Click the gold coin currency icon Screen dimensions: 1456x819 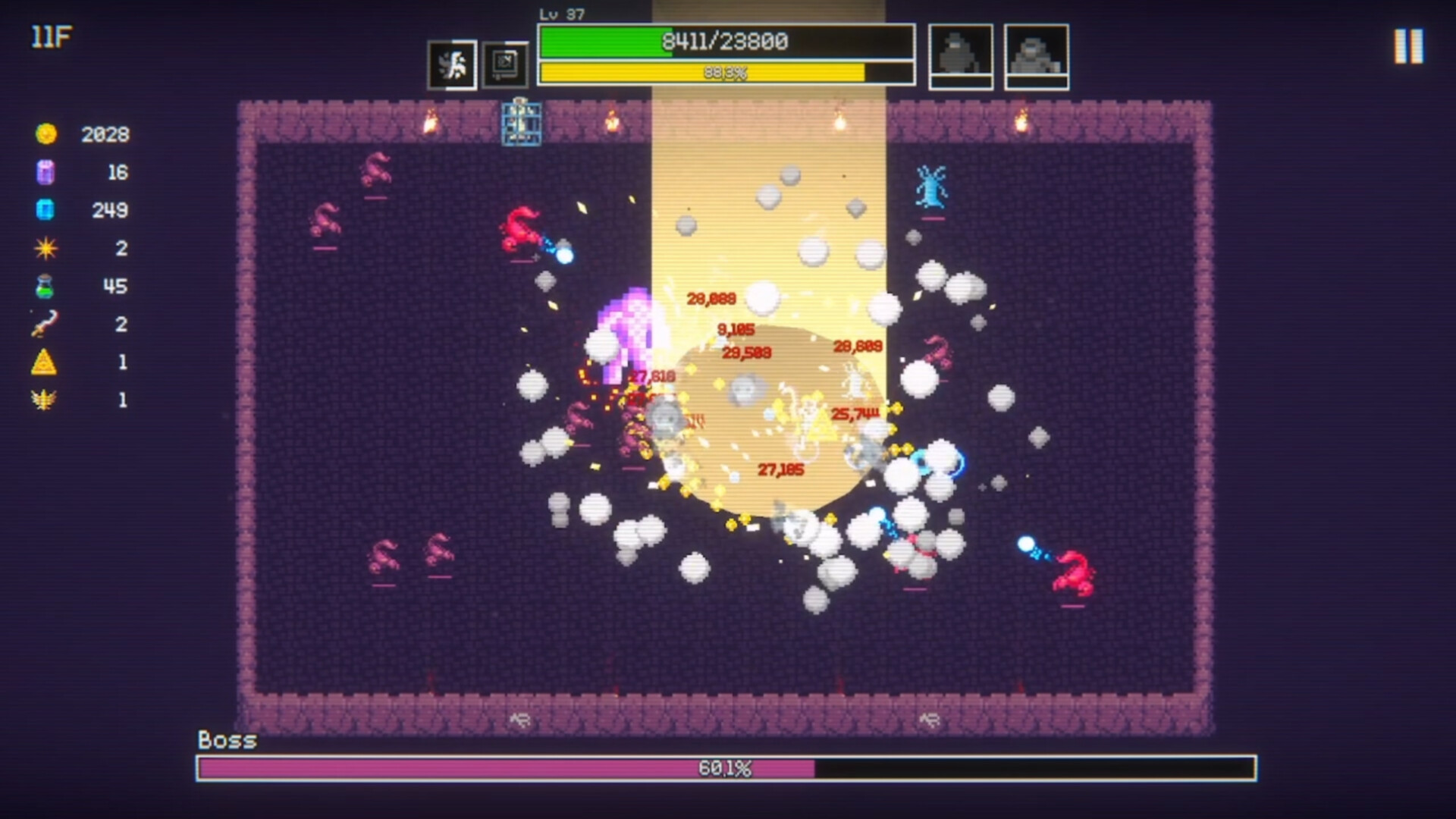click(46, 134)
